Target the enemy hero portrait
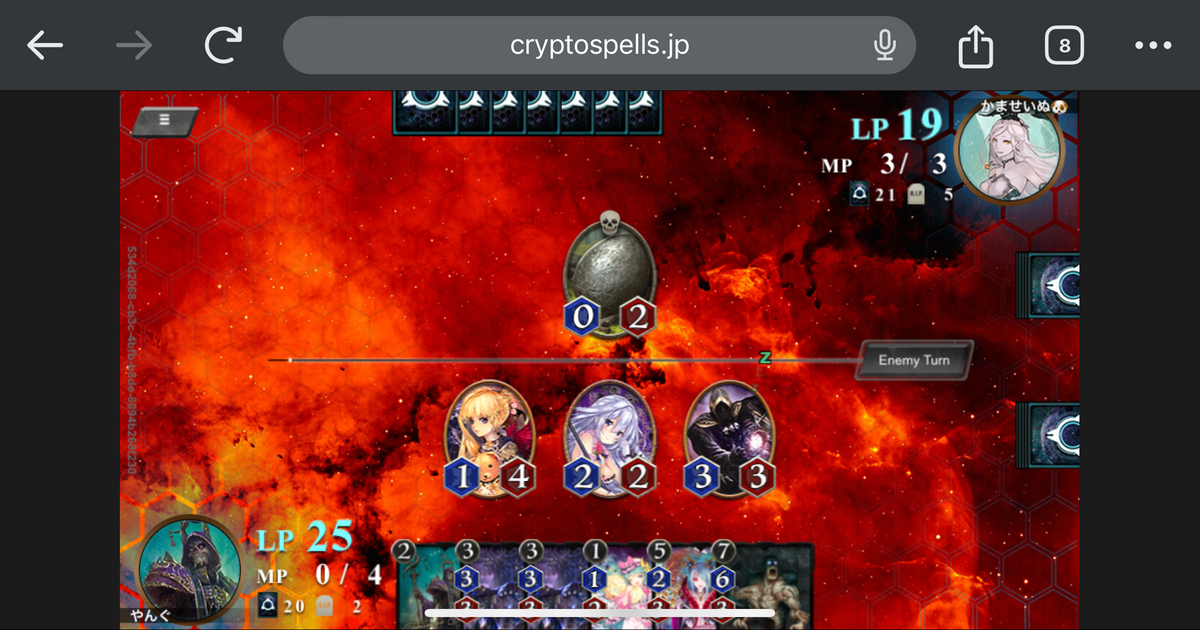 click(x=1010, y=150)
